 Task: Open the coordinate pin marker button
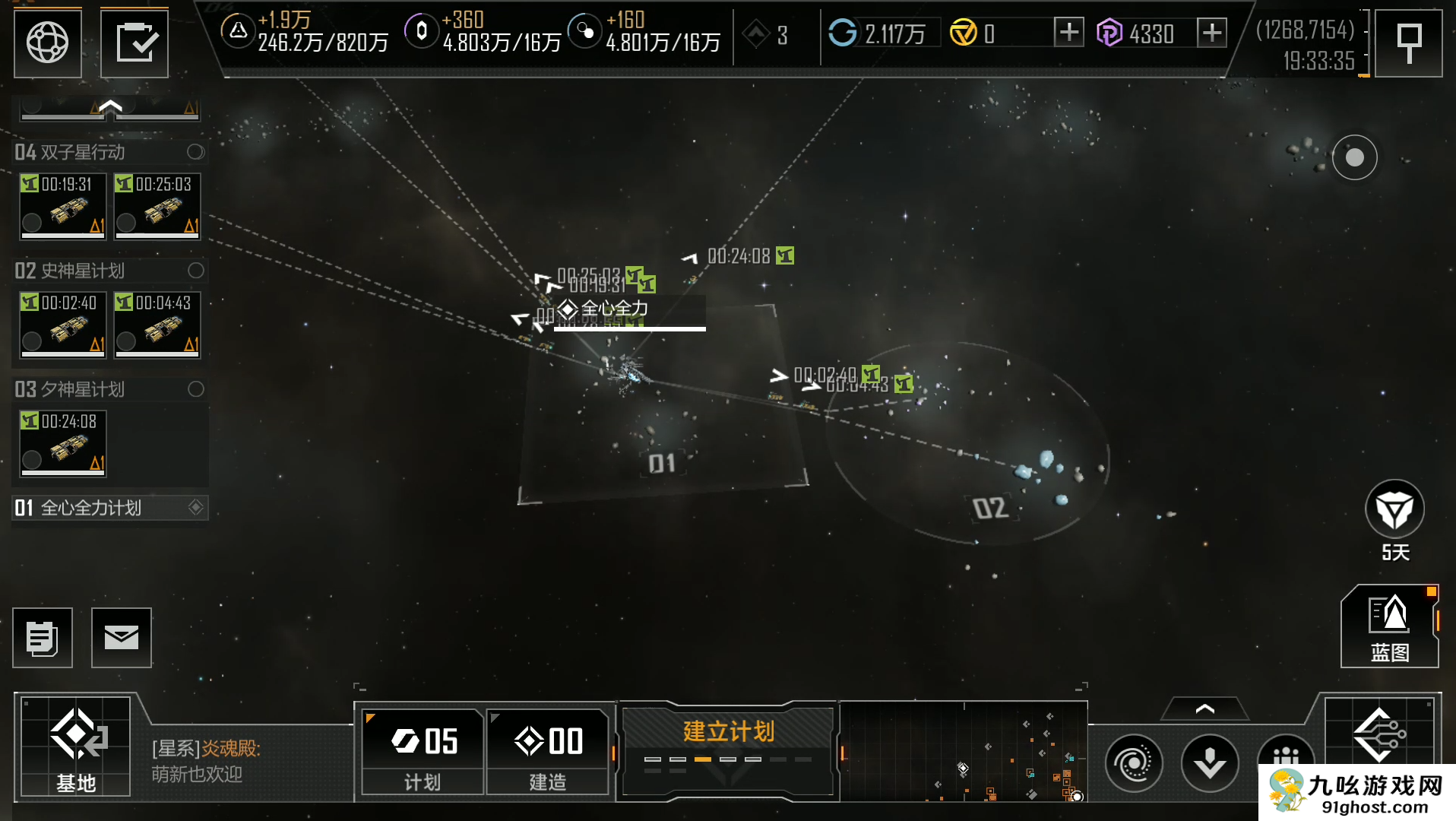click(x=1409, y=43)
